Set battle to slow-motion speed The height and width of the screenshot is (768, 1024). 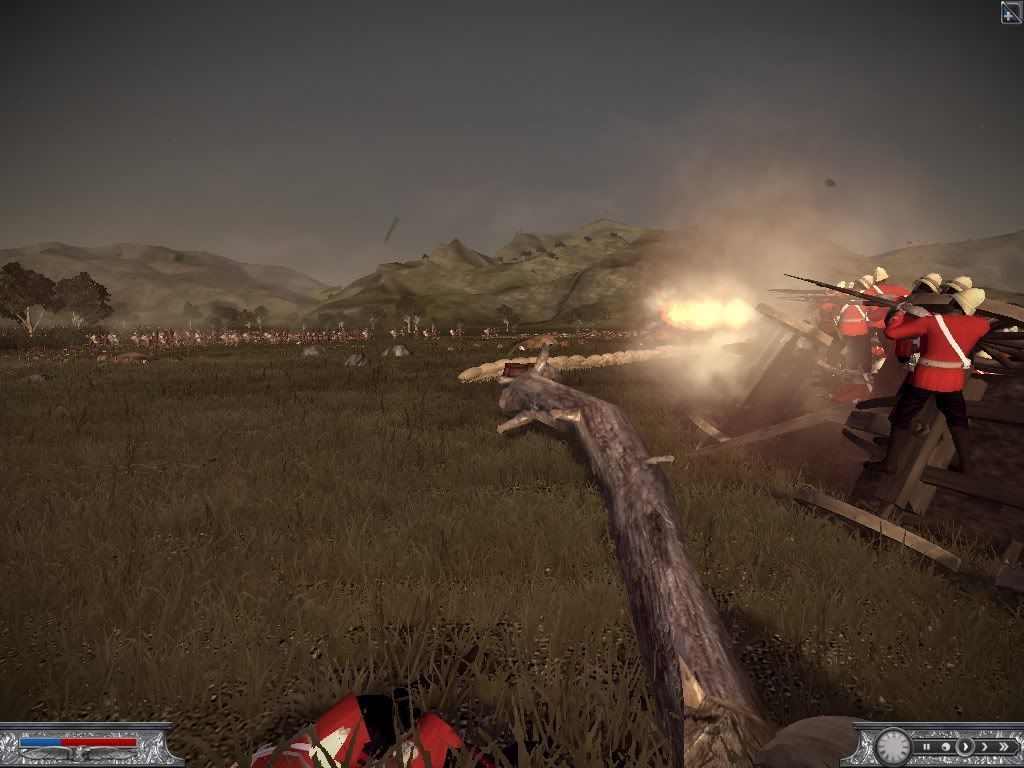[x=947, y=747]
